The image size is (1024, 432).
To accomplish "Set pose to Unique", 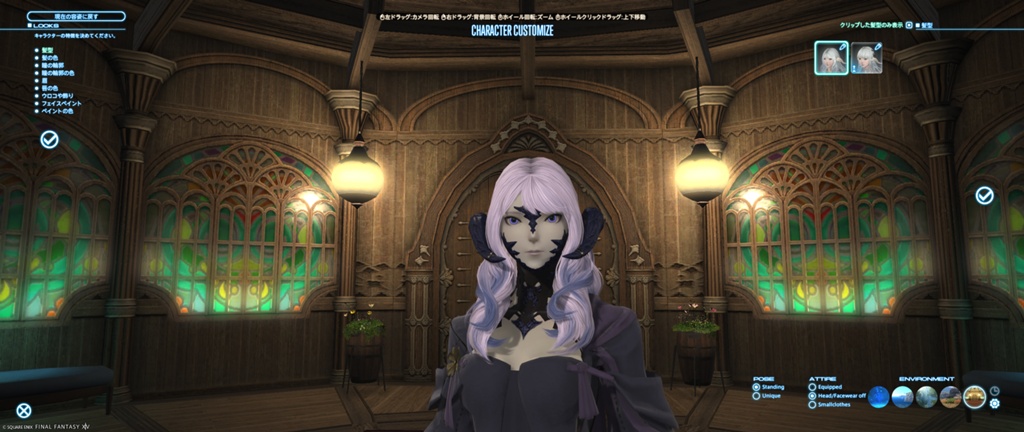I will 756,396.
